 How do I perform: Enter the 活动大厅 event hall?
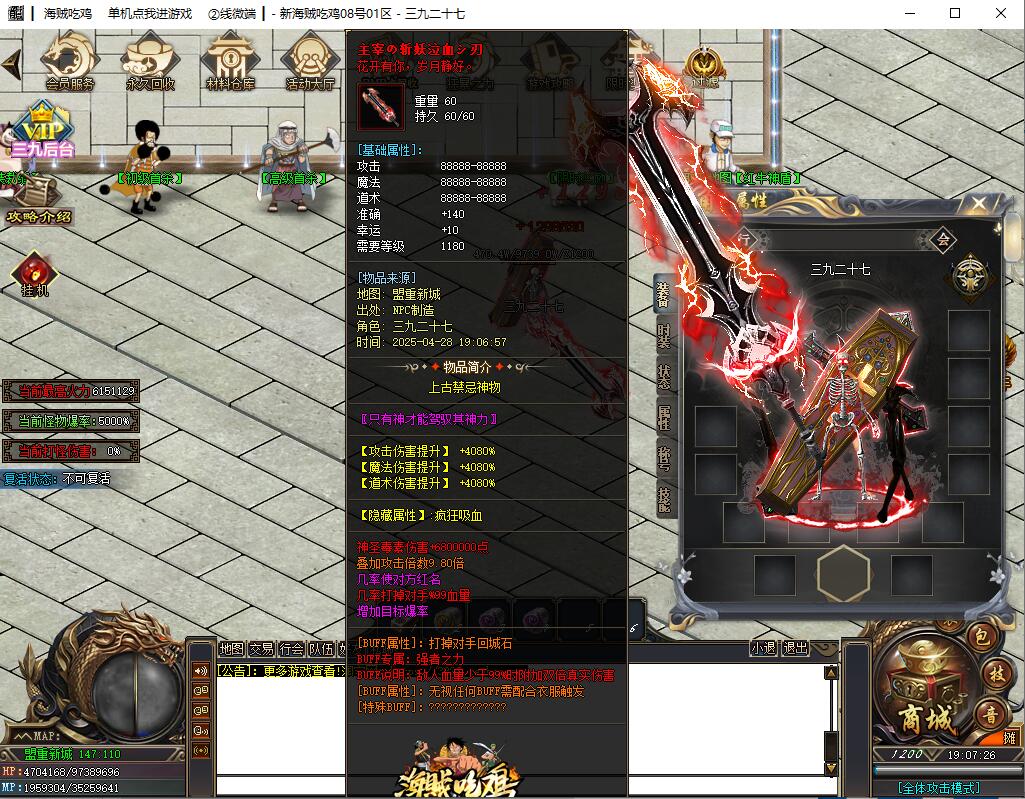(x=310, y=62)
